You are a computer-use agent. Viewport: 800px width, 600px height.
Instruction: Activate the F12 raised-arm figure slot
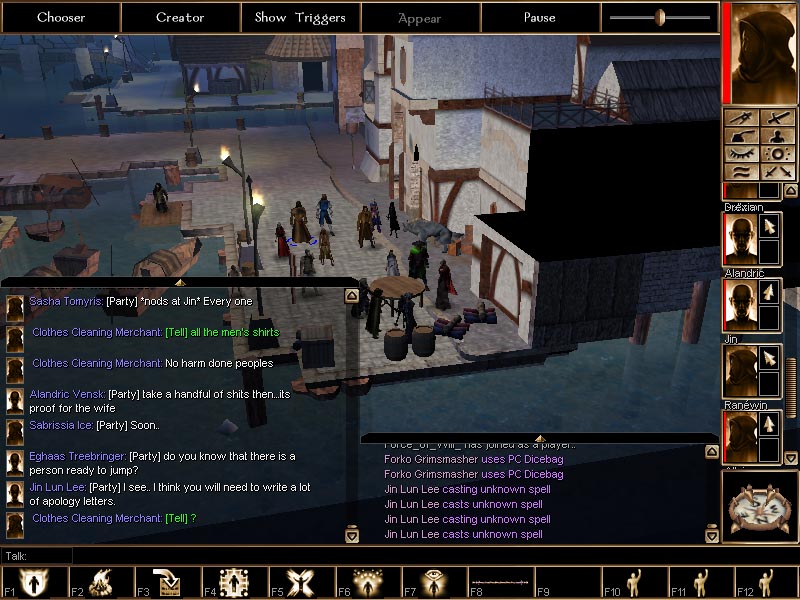coord(767,583)
